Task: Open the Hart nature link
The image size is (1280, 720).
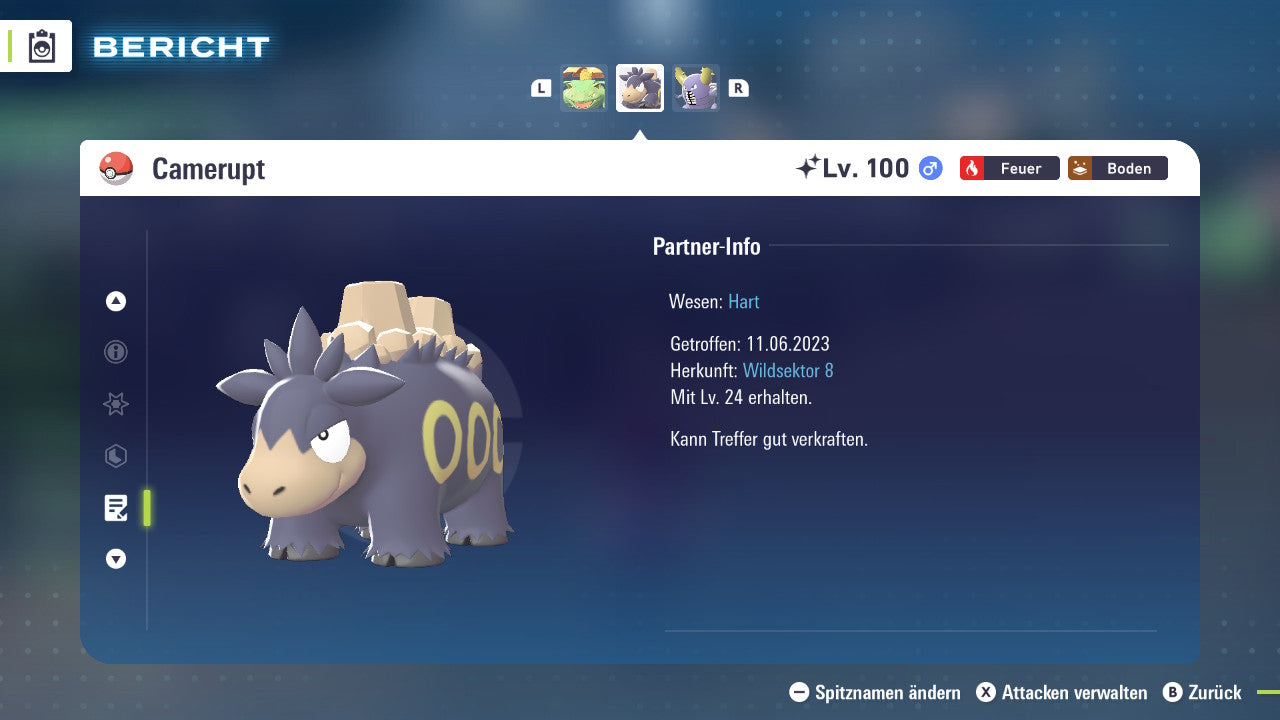Action: 743,301
